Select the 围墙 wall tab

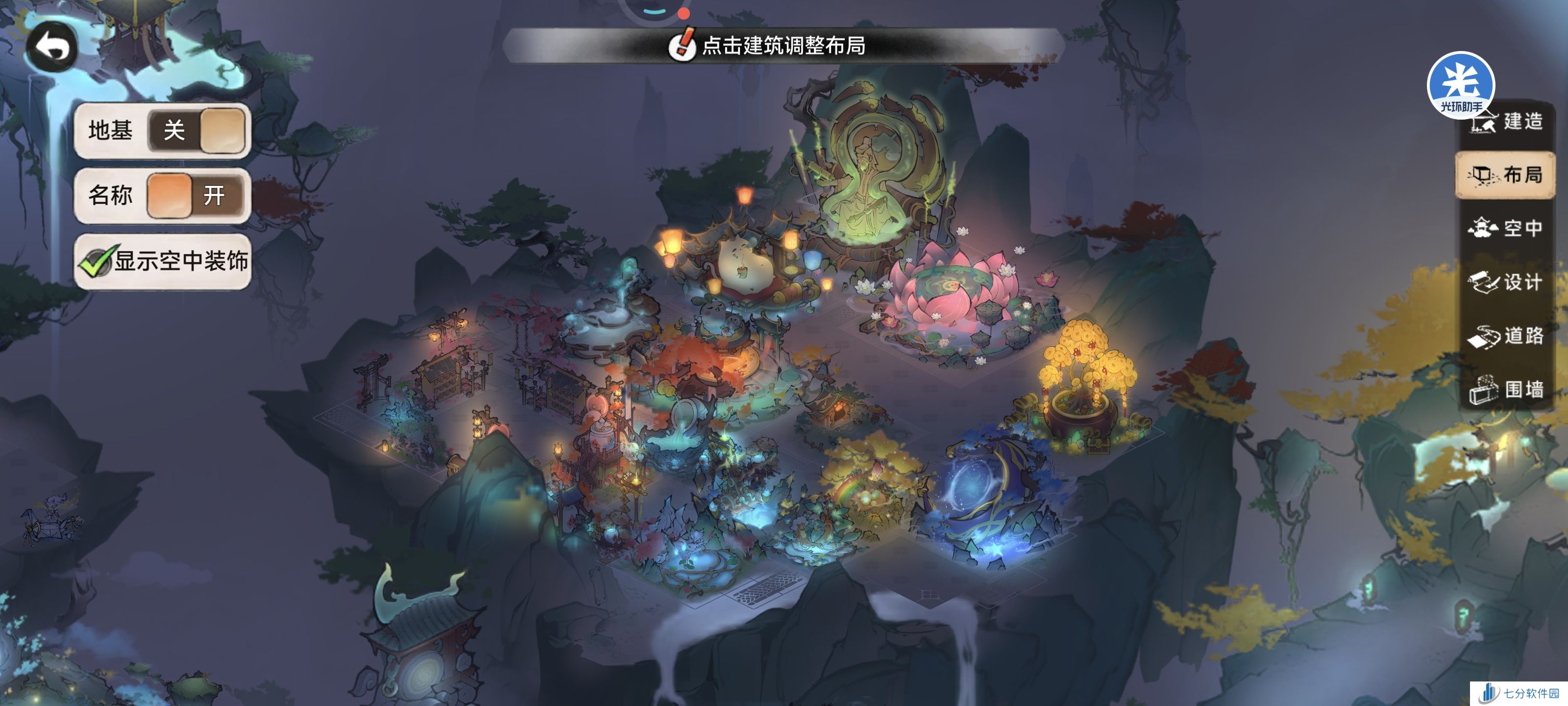1505,389
